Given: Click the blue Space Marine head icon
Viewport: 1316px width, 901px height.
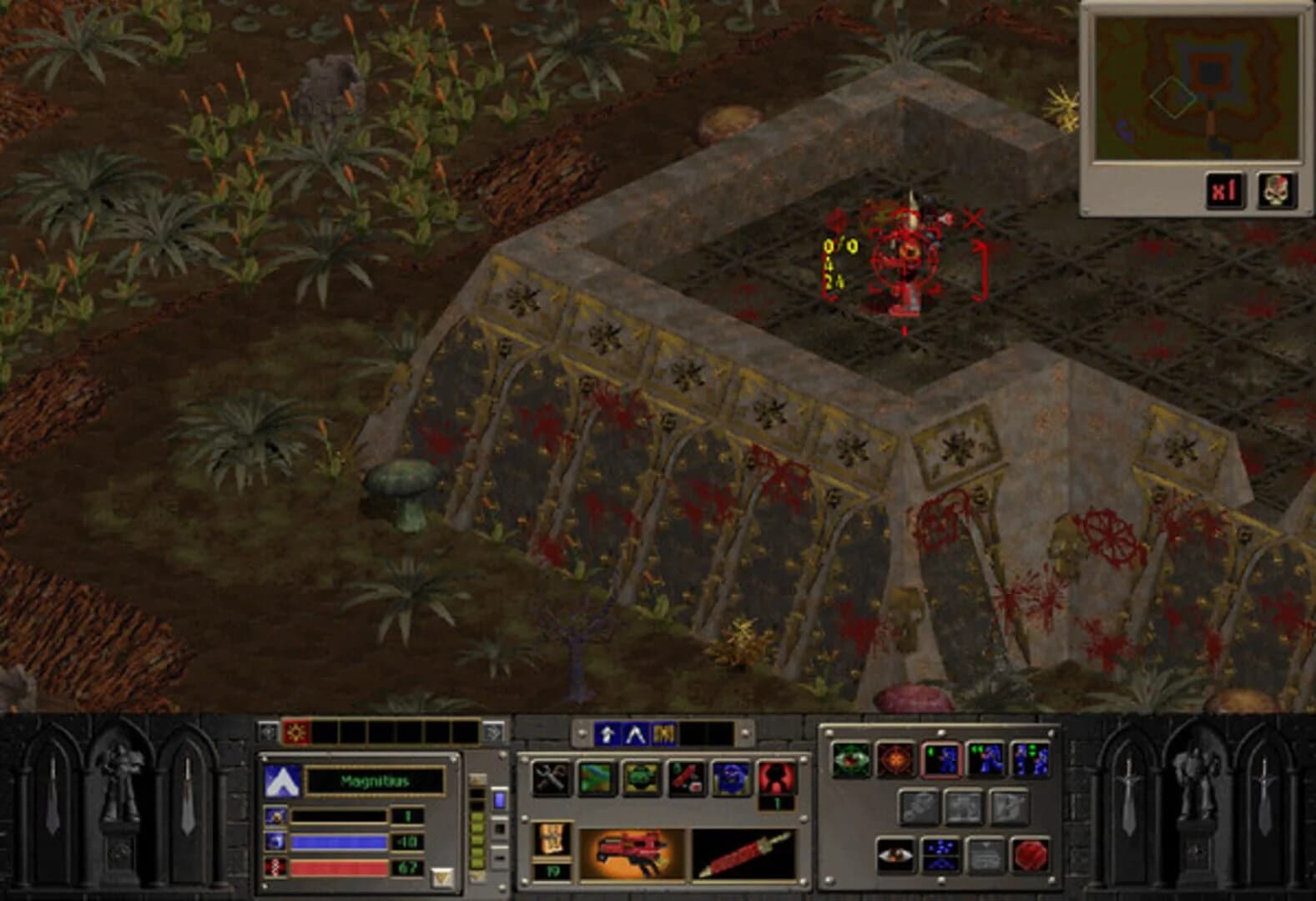Looking at the screenshot, I should [731, 778].
